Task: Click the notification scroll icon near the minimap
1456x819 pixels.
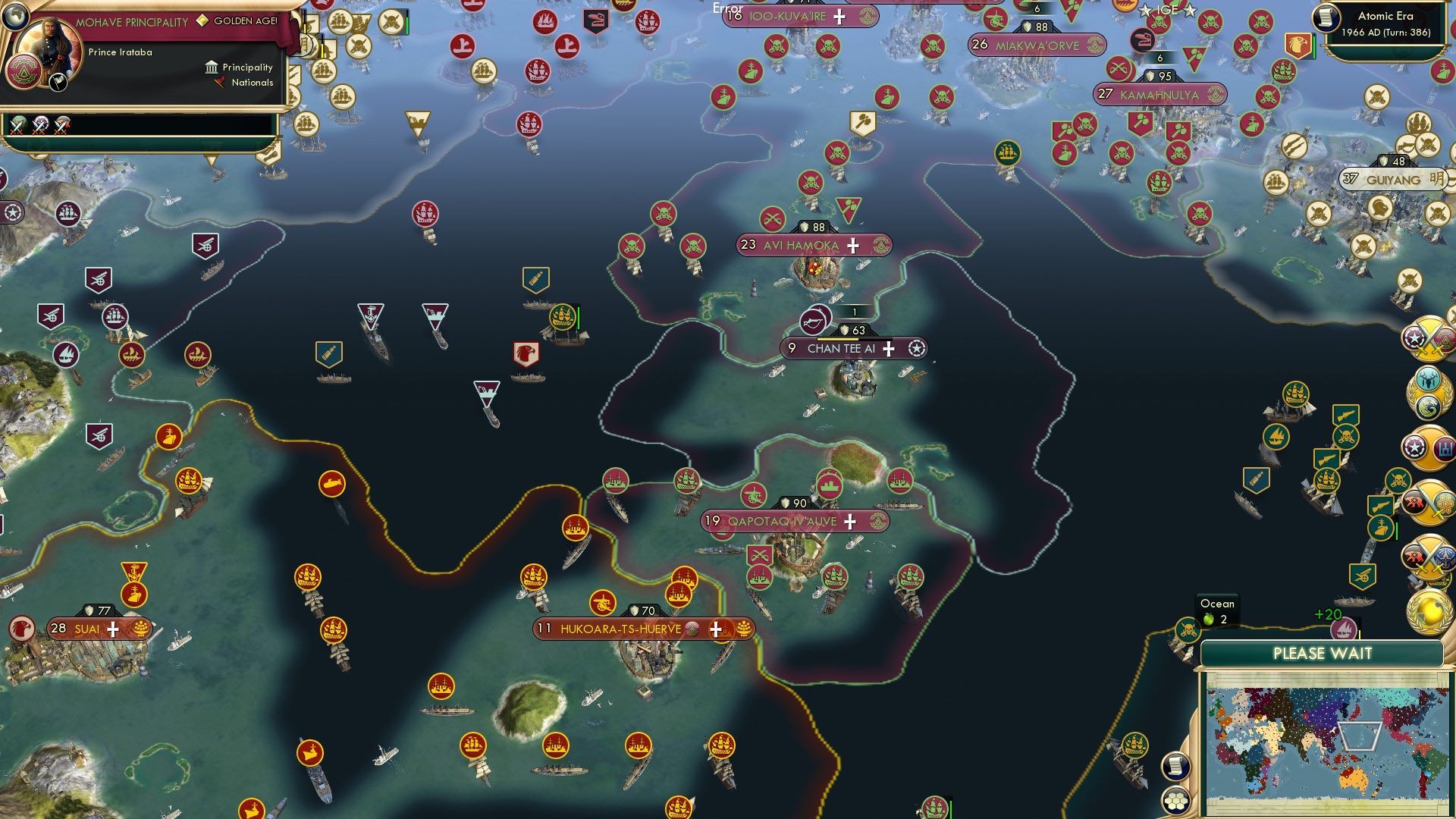Action: [x=1175, y=766]
